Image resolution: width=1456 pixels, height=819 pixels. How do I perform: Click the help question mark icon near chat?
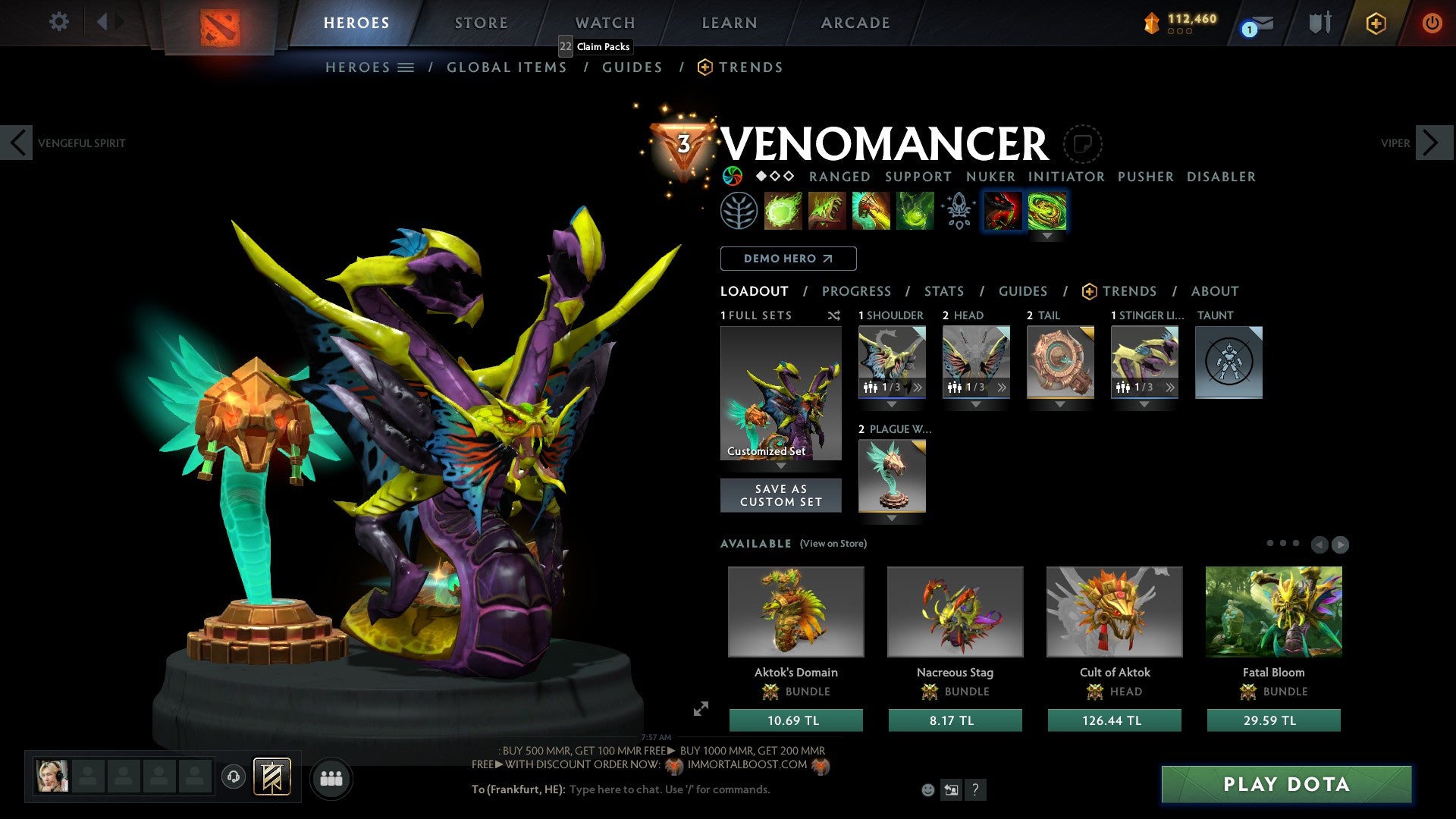975,790
